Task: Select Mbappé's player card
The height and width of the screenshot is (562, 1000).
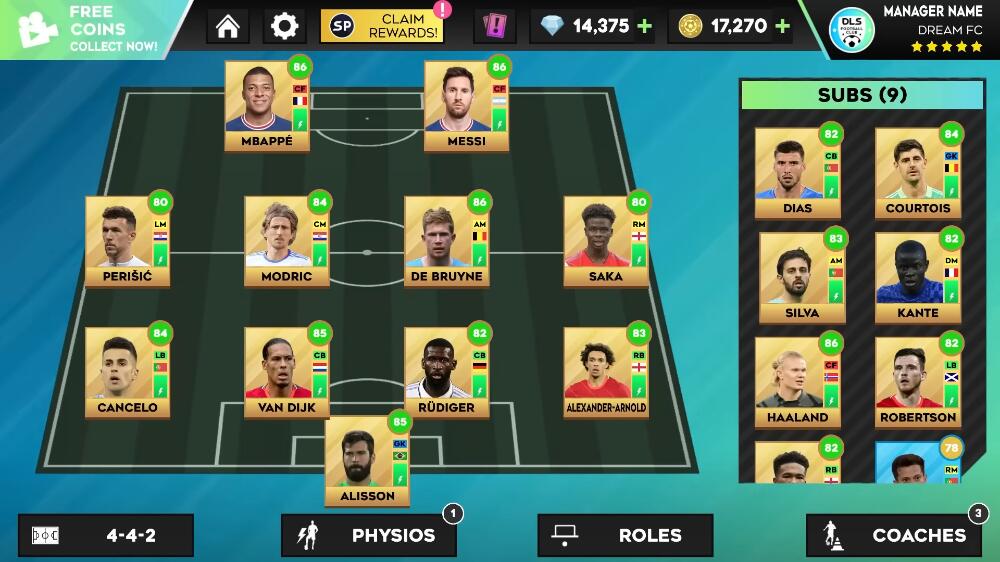Action: pos(267,105)
